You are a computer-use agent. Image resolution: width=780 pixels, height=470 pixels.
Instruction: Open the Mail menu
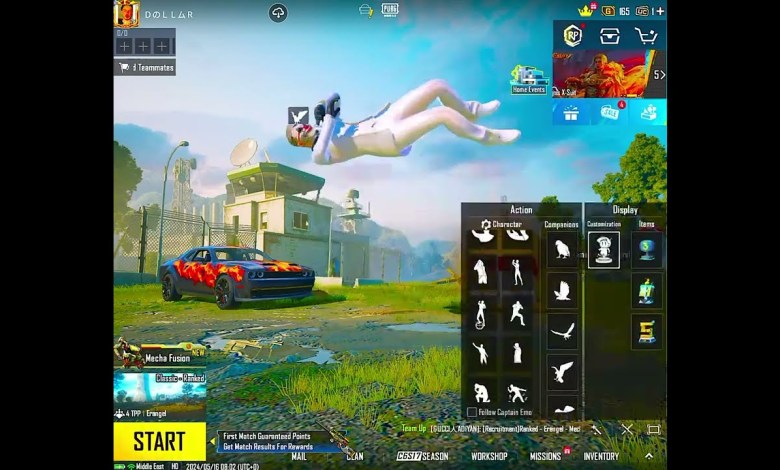point(298,456)
